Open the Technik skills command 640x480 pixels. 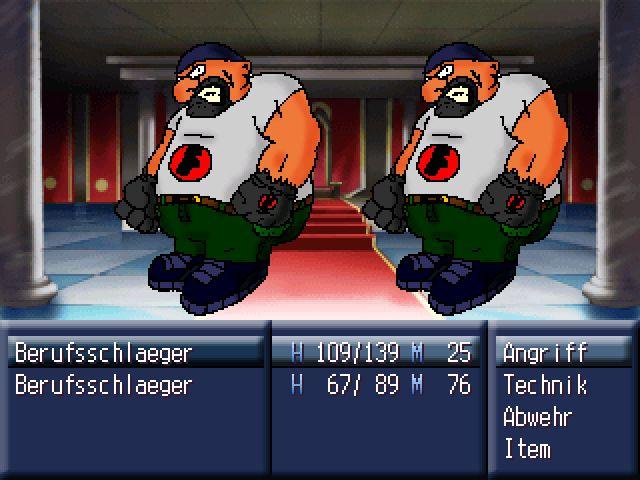click(x=545, y=385)
